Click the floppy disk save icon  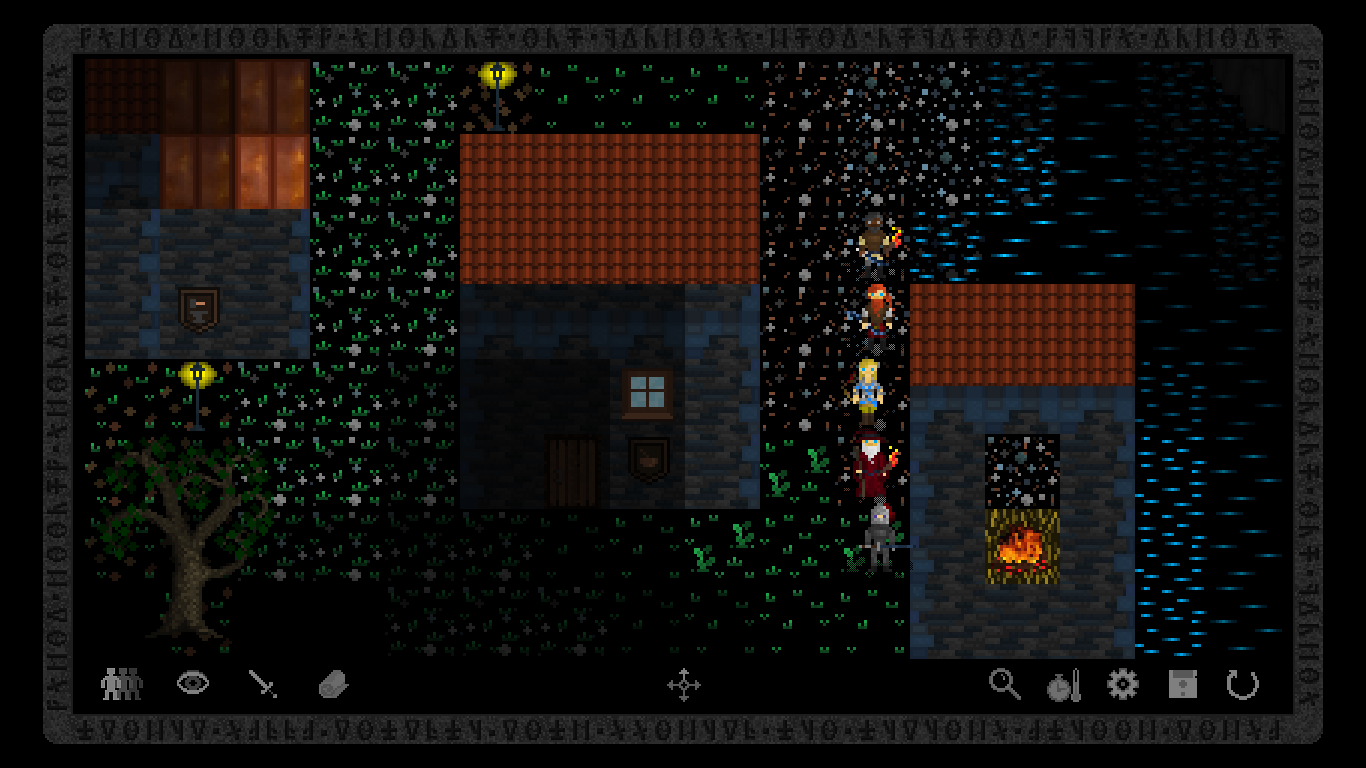[1182, 684]
